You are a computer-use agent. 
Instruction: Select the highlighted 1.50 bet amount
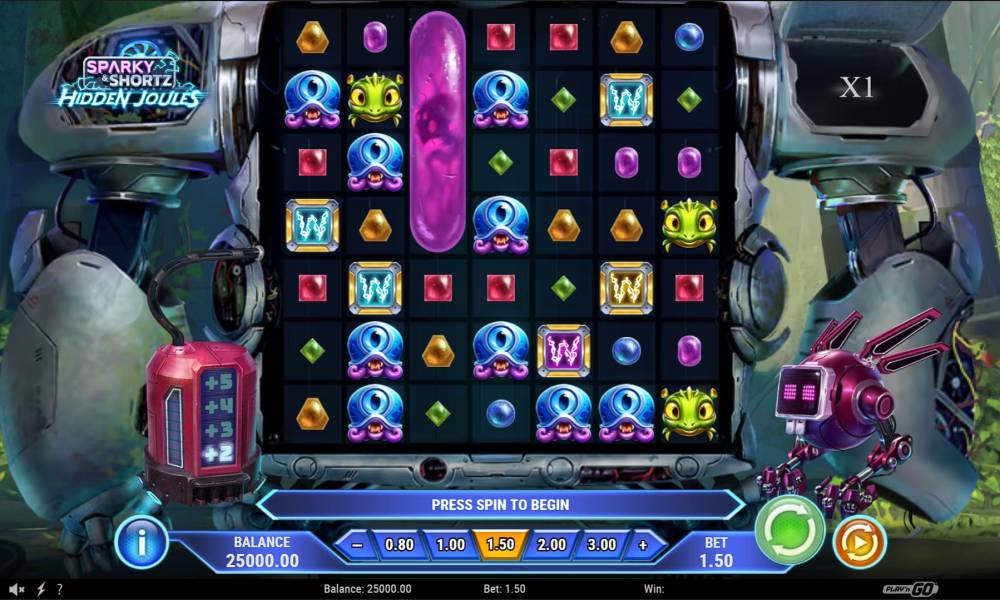click(x=500, y=545)
